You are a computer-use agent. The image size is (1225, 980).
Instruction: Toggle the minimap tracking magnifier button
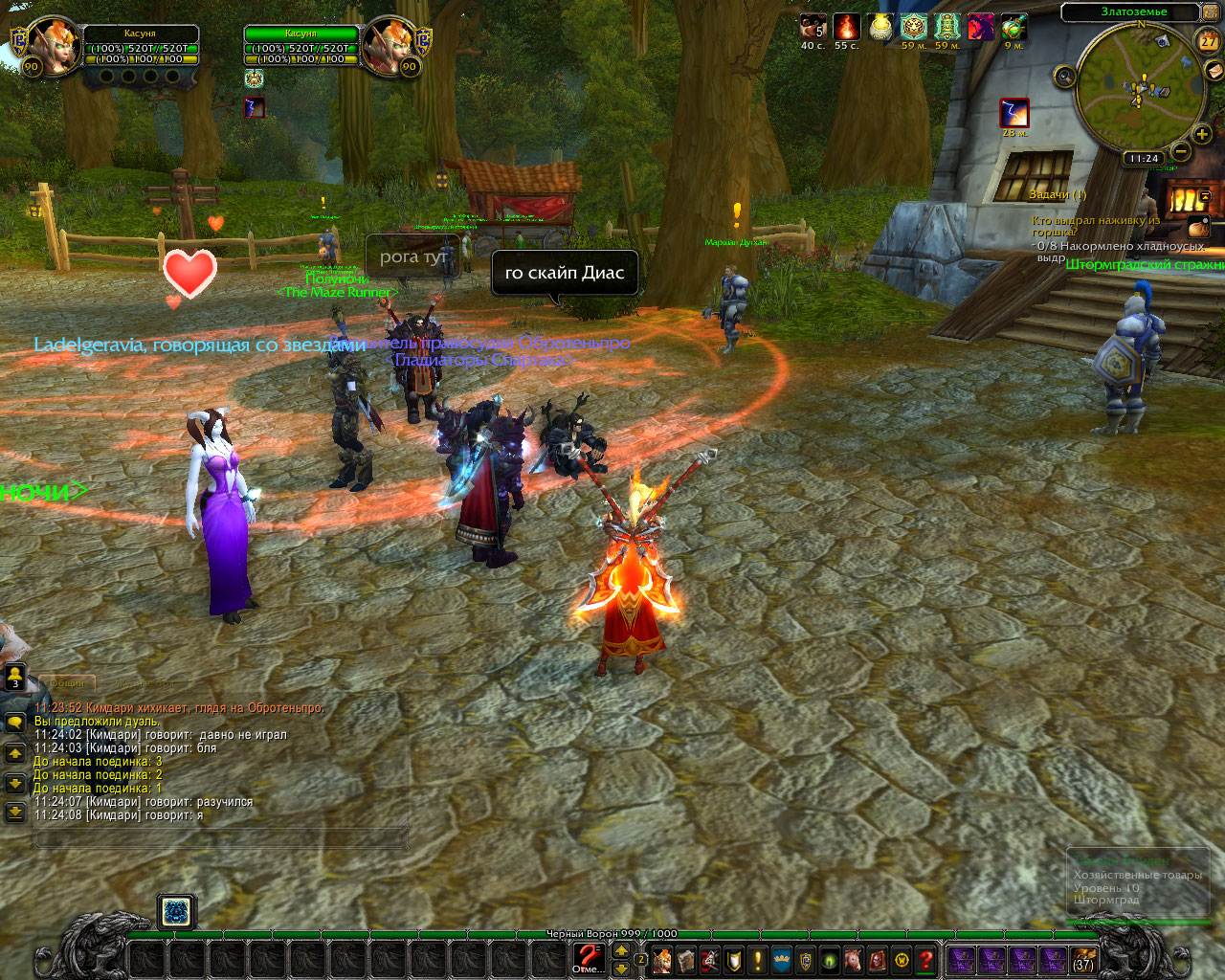coord(1064,77)
